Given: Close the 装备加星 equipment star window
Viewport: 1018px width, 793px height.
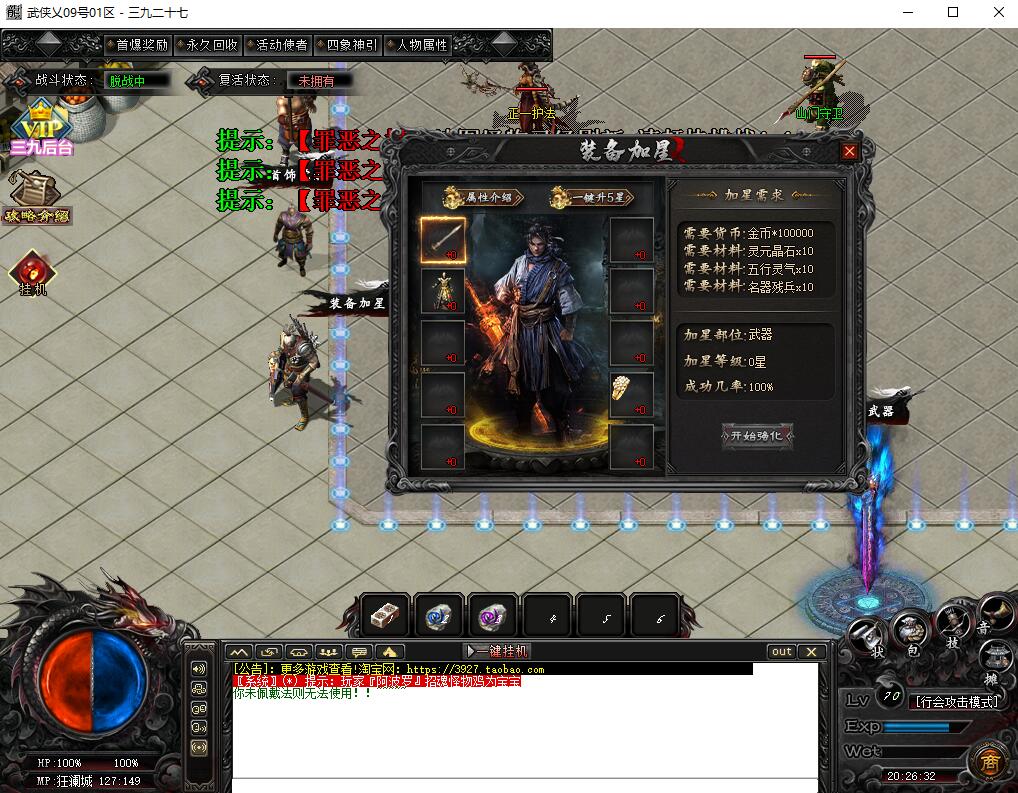Looking at the screenshot, I should (849, 152).
